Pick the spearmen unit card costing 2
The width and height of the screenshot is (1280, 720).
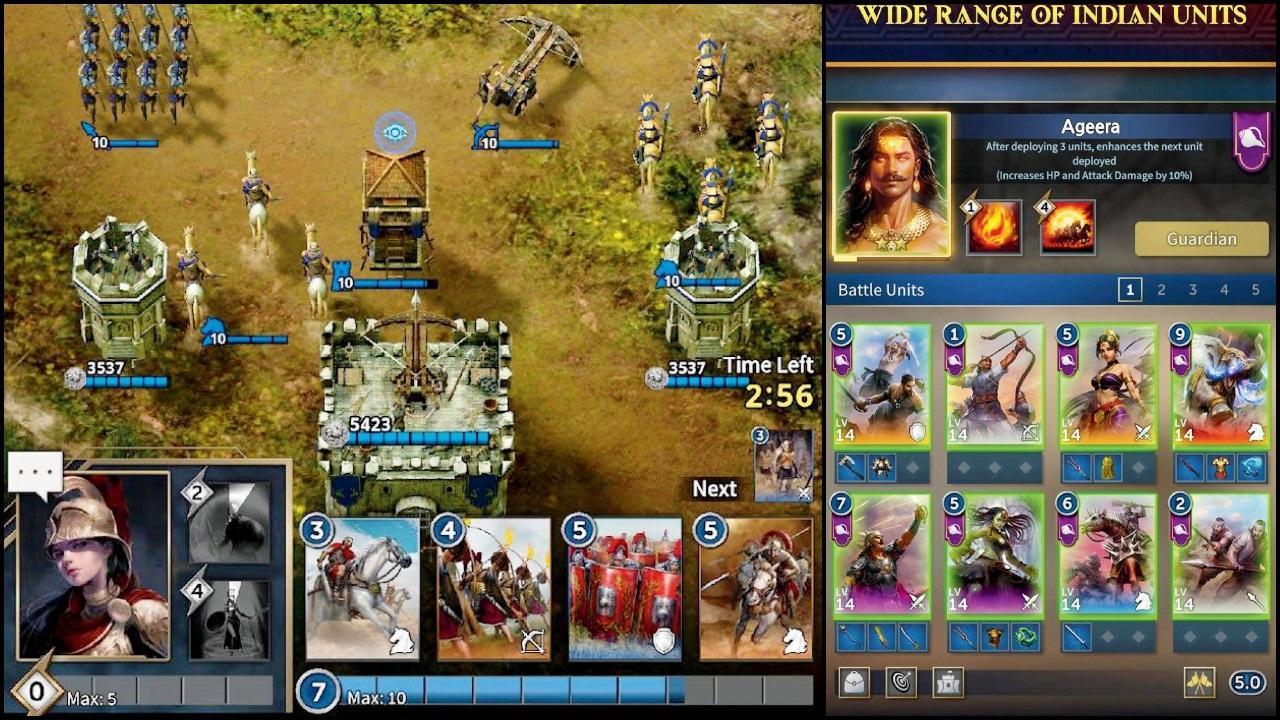tap(1221, 554)
